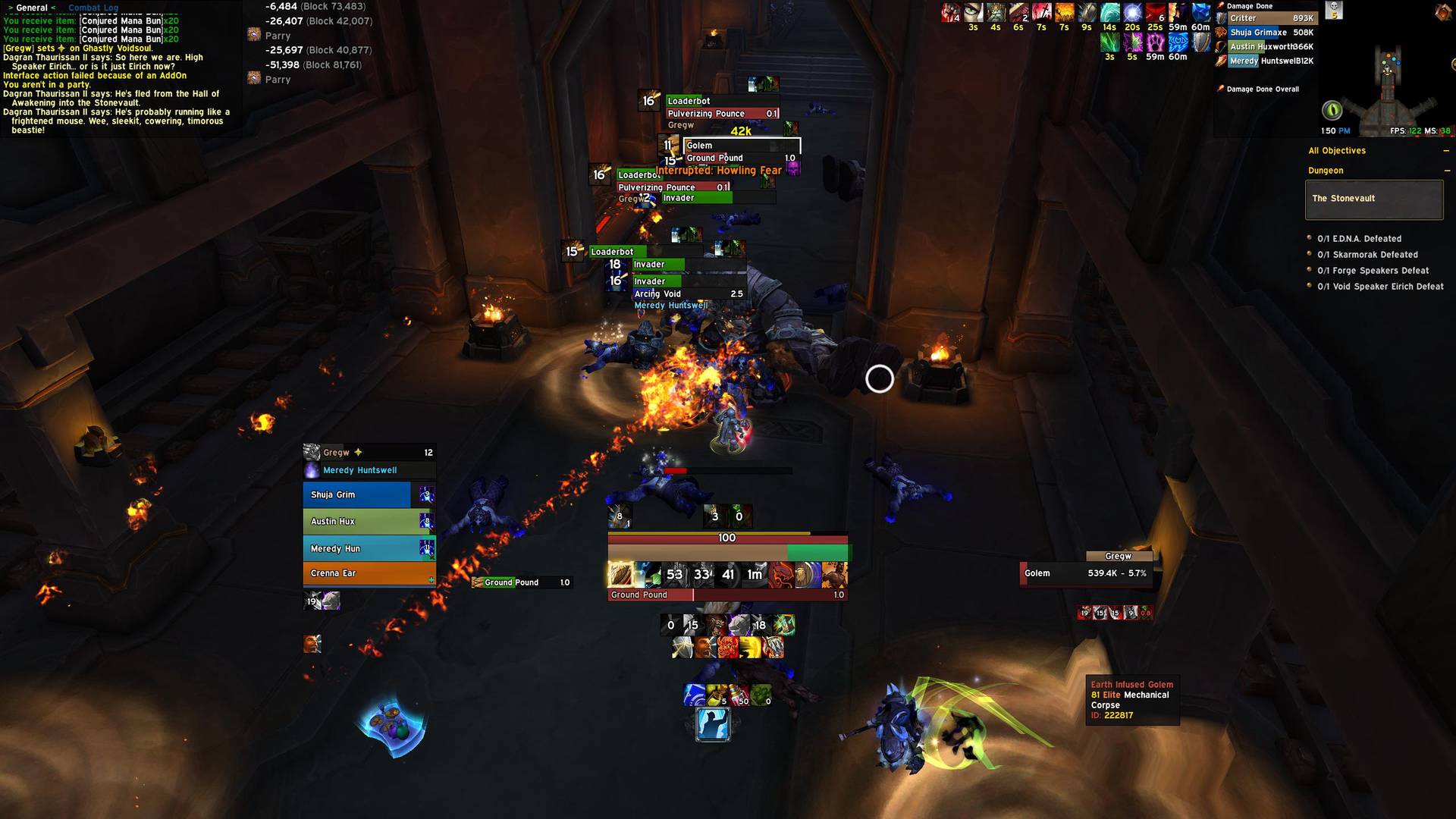Collapse the All Objectives tracker
Image resolution: width=1456 pixels, height=819 pixels.
pyautogui.click(x=1446, y=151)
